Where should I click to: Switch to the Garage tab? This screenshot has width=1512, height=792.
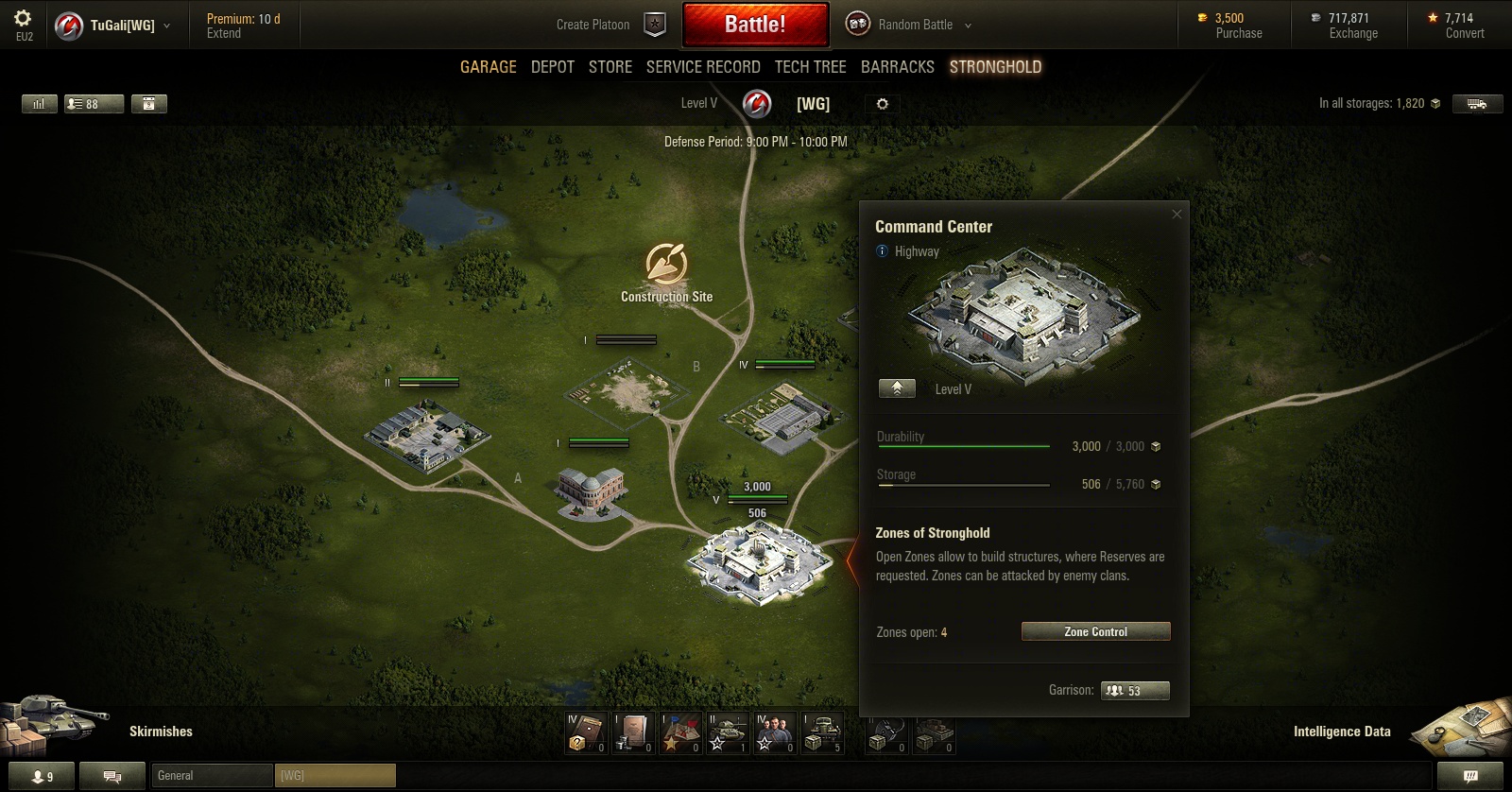click(488, 67)
